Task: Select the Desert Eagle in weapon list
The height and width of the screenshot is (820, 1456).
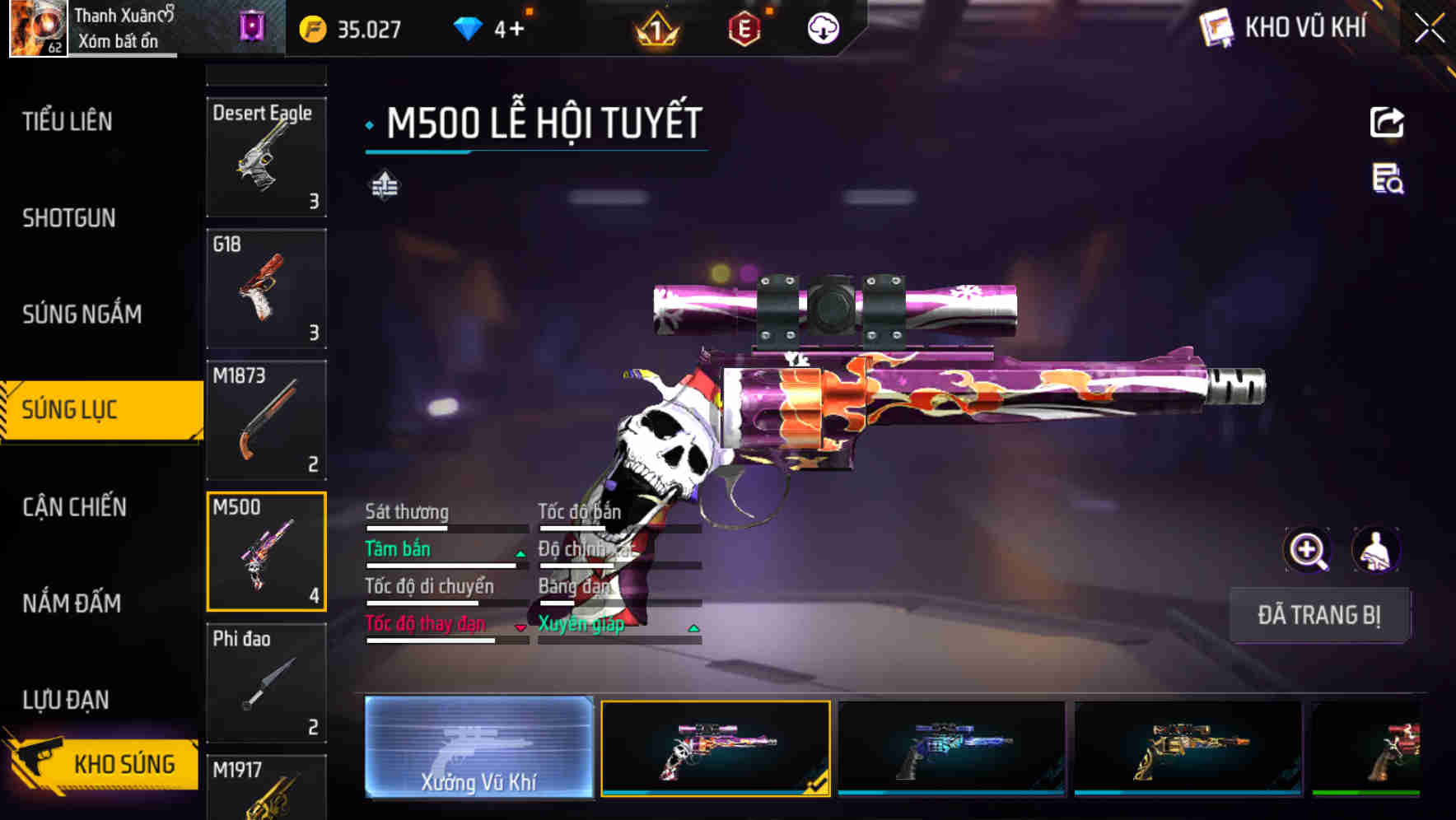Action: point(265,156)
